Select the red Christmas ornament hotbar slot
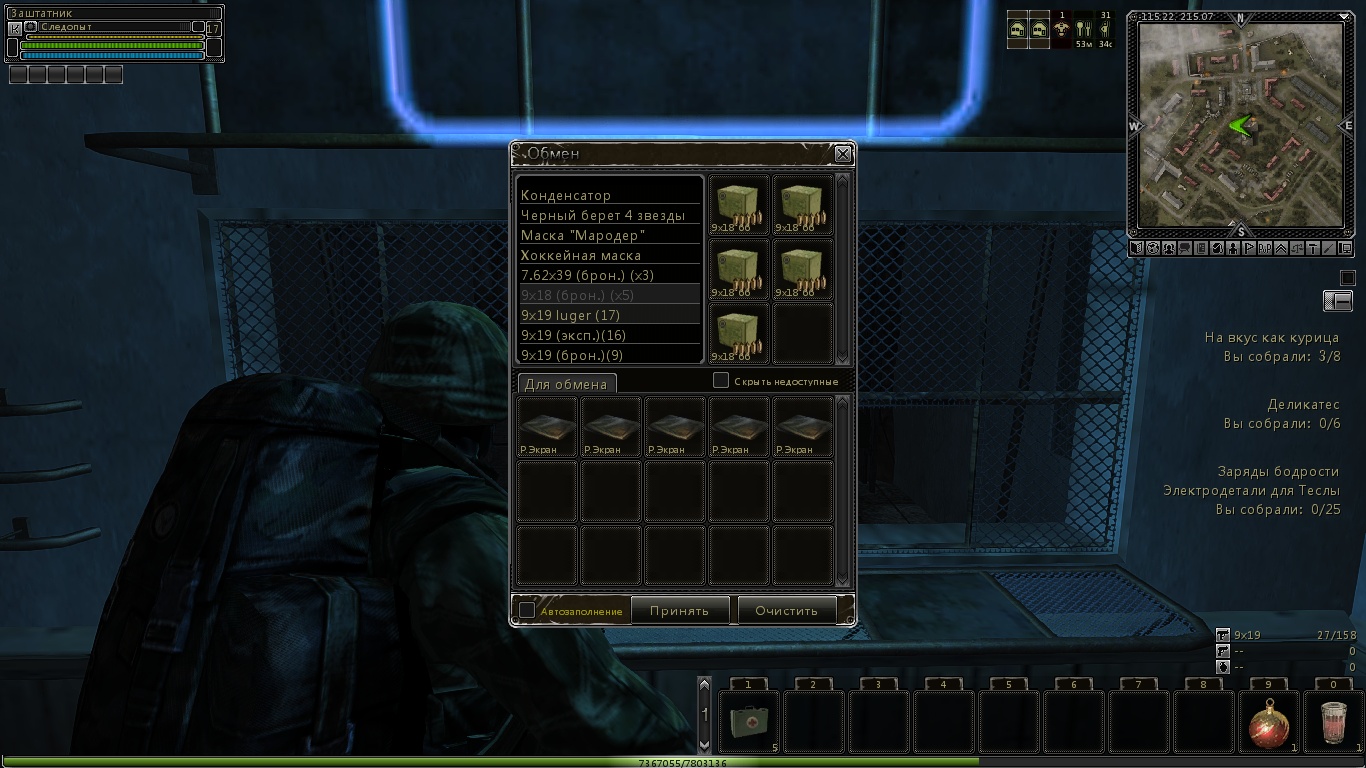Image resolution: width=1366 pixels, height=768 pixels. click(x=1269, y=721)
